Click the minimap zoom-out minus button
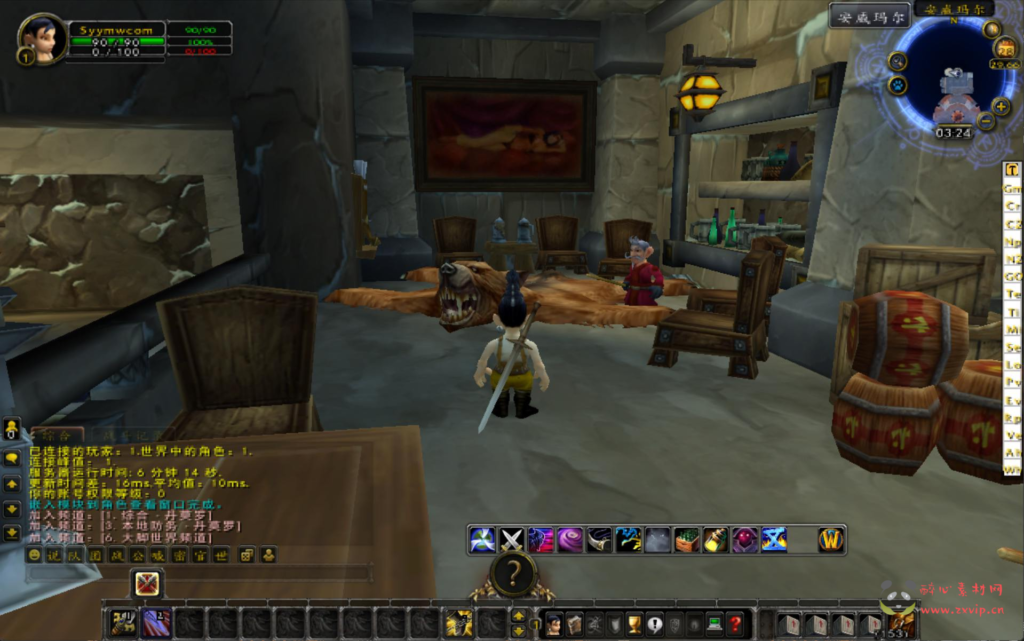The height and width of the screenshot is (641, 1024). coord(986,122)
